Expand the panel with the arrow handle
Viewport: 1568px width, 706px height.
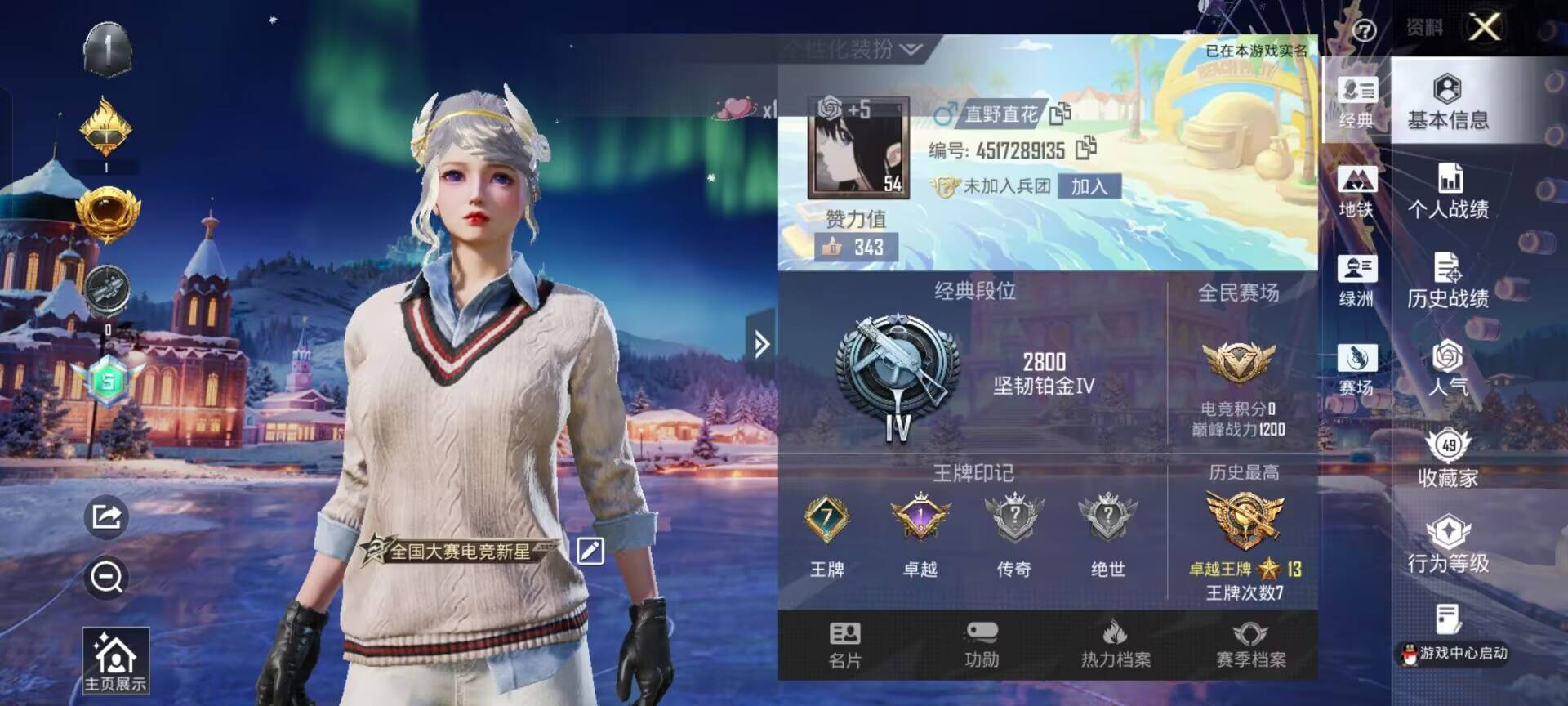coord(761,344)
